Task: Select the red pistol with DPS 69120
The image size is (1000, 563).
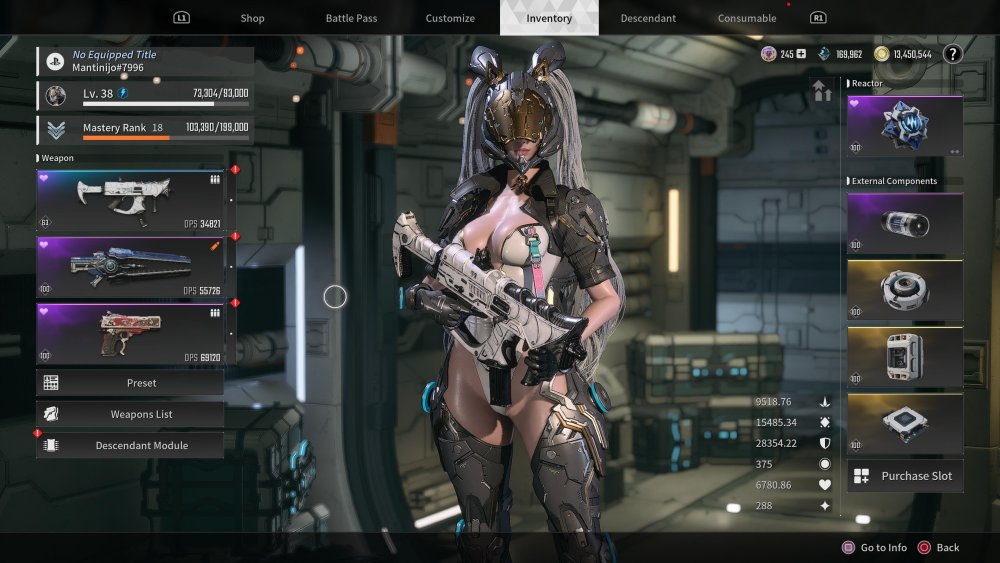Action: [x=131, y=333]
